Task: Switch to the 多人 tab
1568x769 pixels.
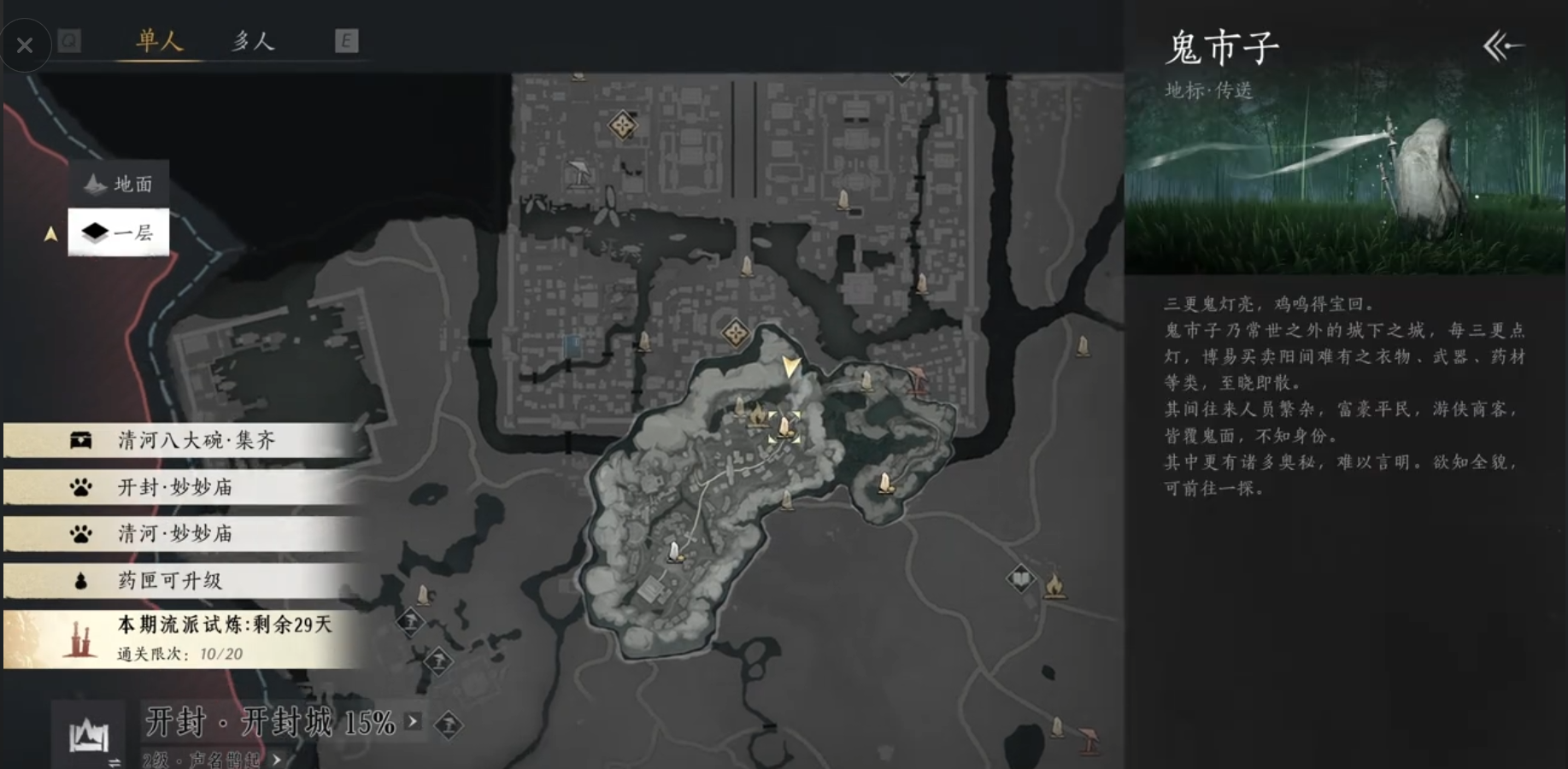Action: [x=253, y=41]
